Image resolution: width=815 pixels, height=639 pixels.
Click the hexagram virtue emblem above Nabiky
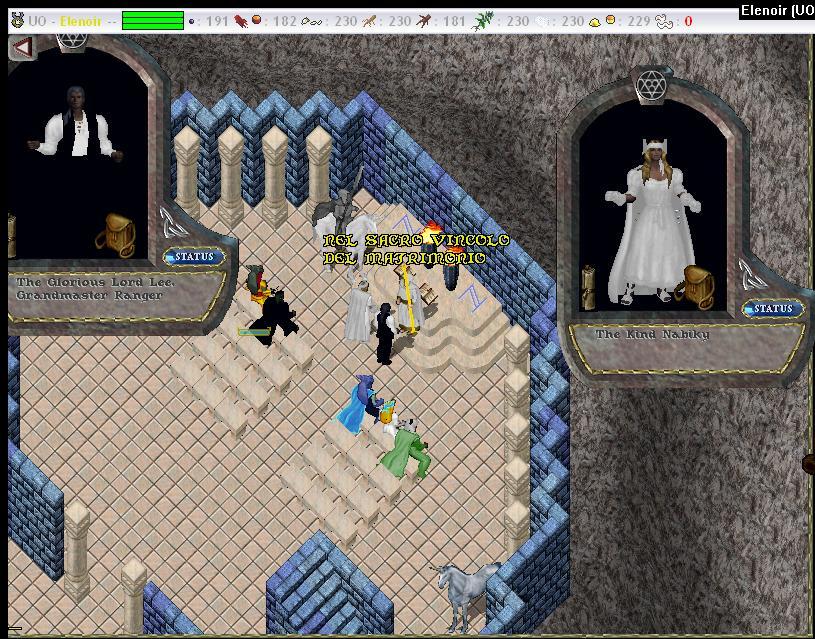coord(651,84)
